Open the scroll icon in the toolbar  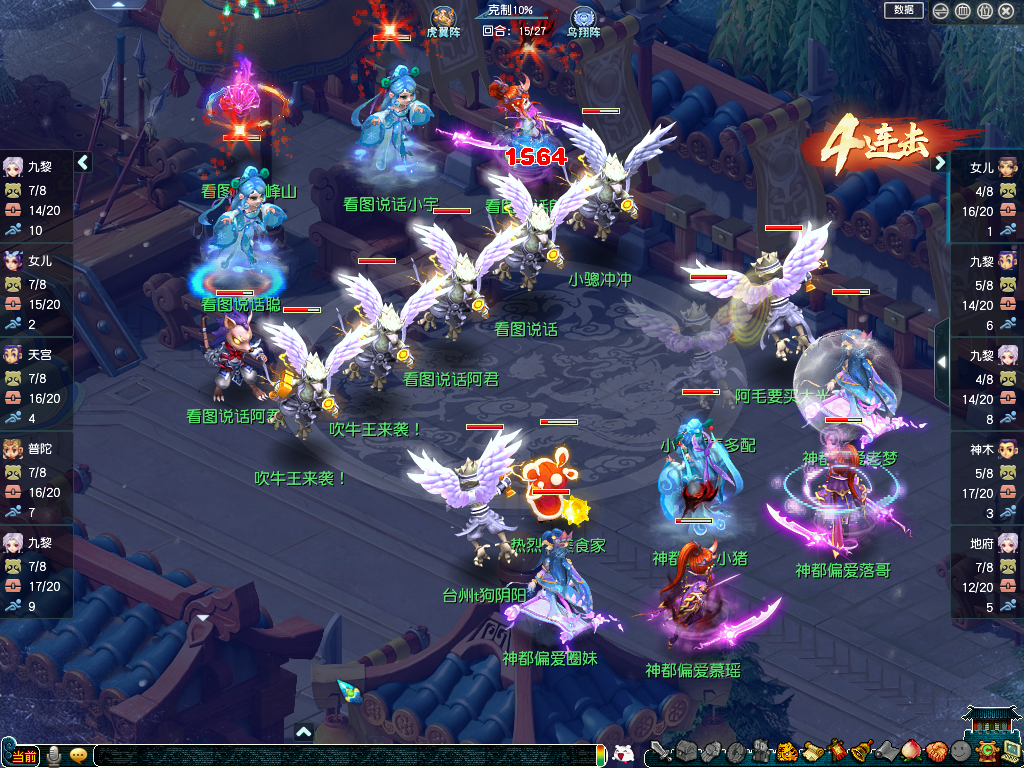point(811,751)
